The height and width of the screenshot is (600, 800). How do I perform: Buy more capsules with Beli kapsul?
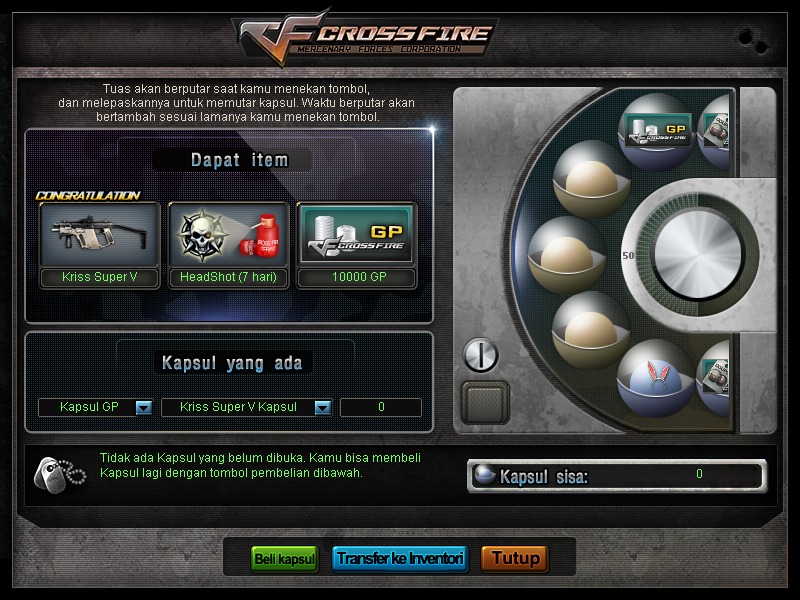284,558
